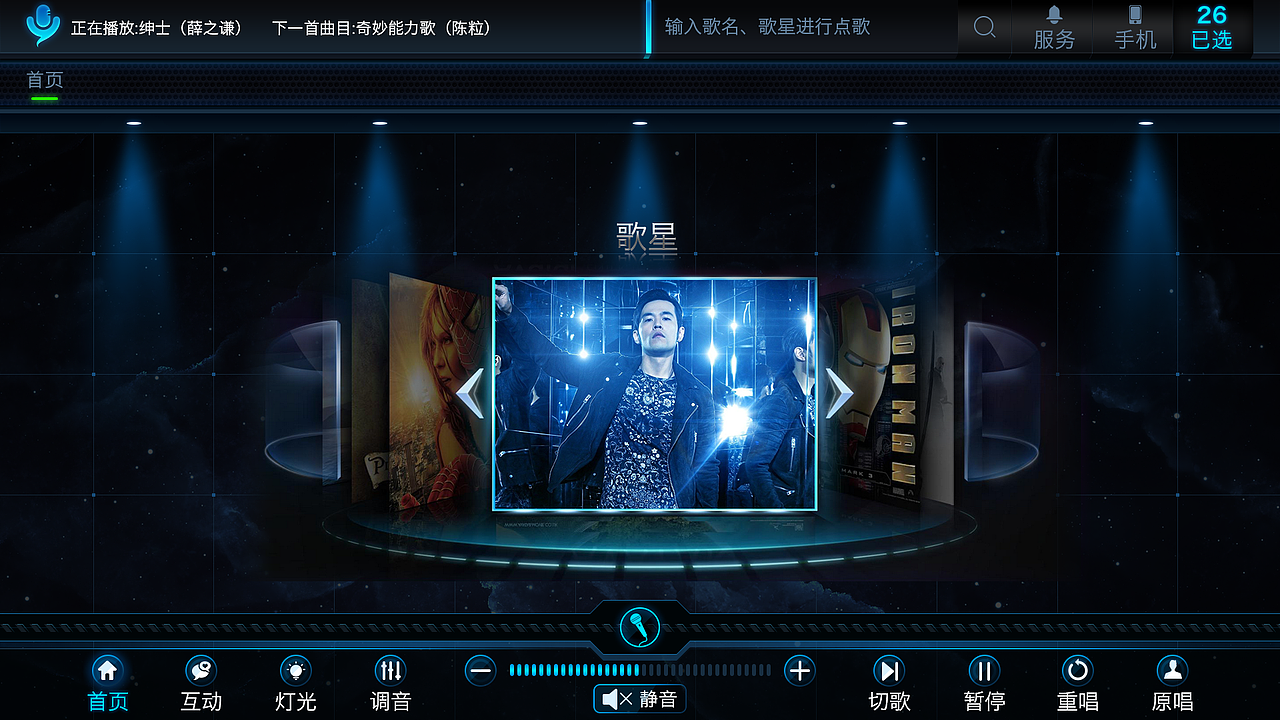Select 首页 home in the bottom bar
Image resolution: width=1280 pixels, height=720 pixels.
[107, 680]
